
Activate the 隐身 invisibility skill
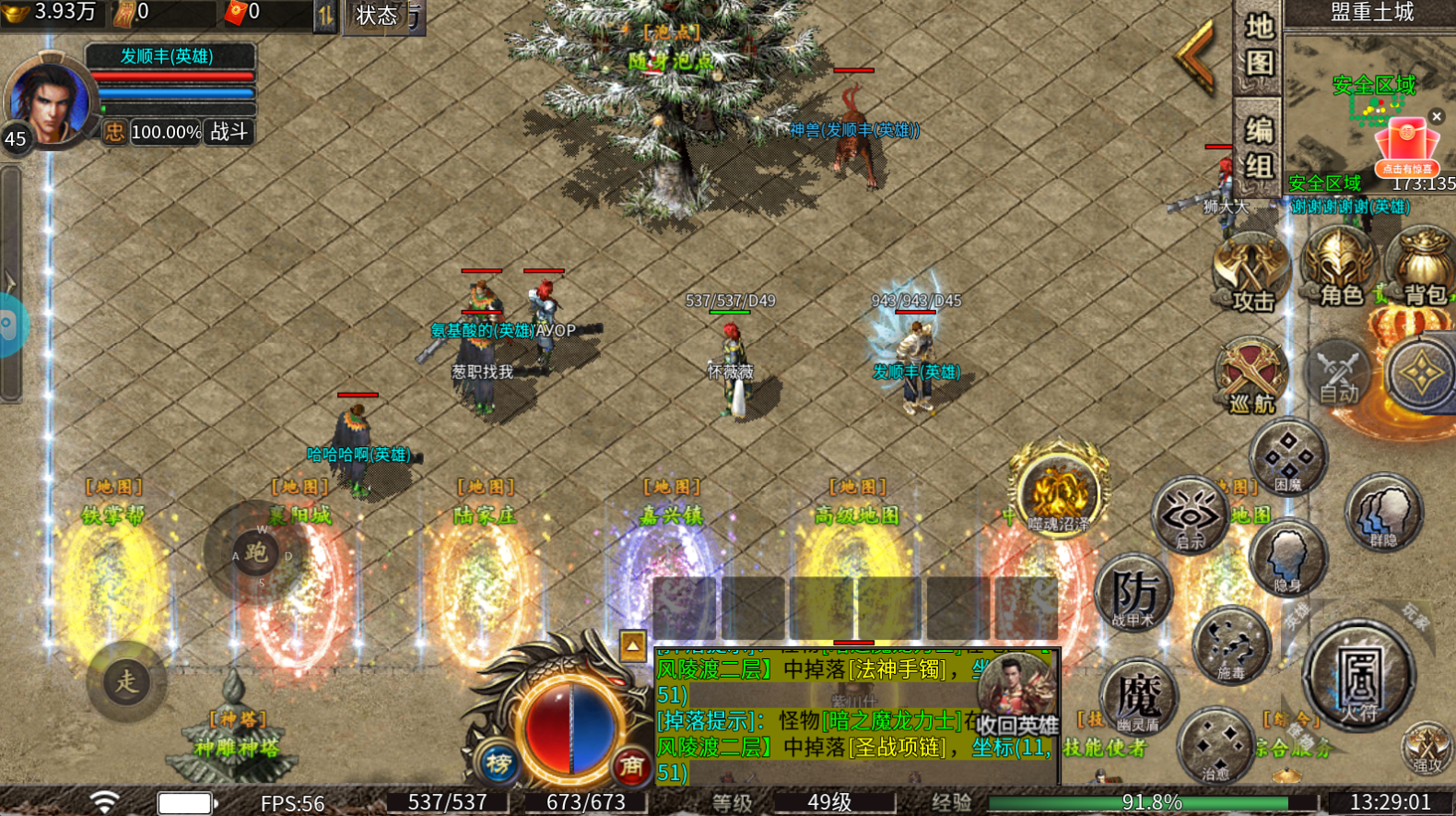coord(1287,556)
